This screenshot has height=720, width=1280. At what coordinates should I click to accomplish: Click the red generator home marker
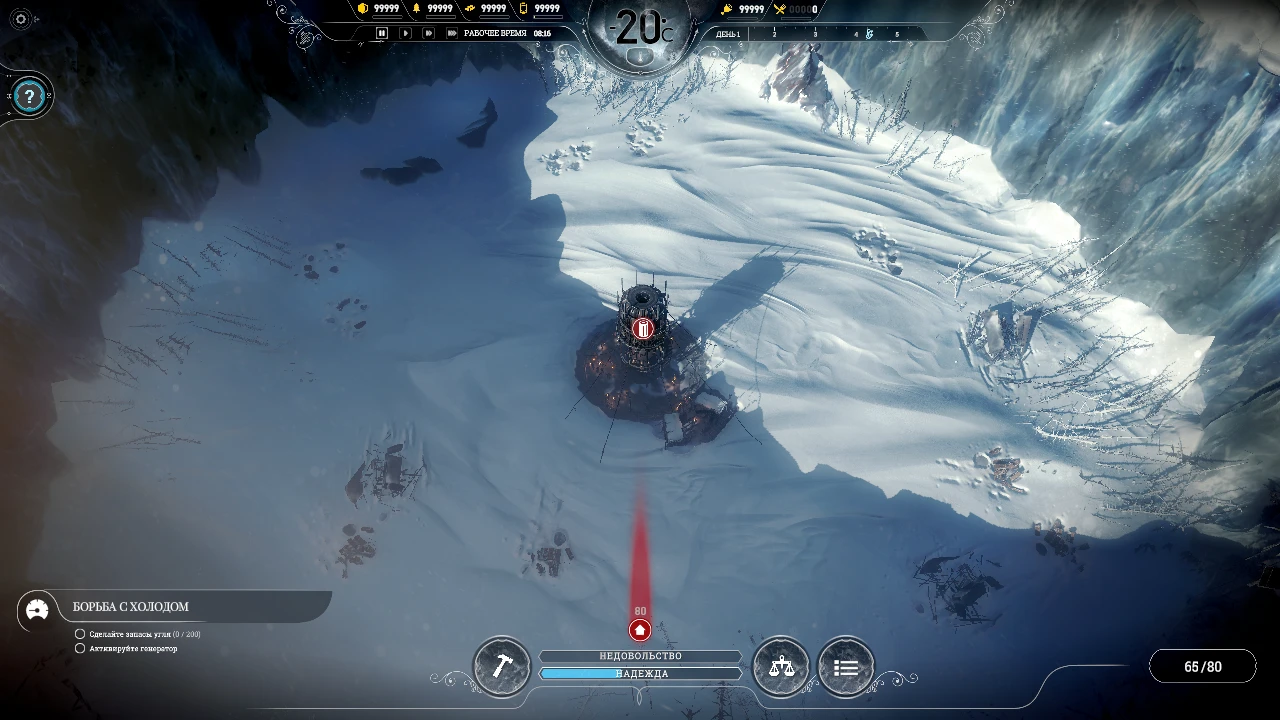click(x=640, y=630)
